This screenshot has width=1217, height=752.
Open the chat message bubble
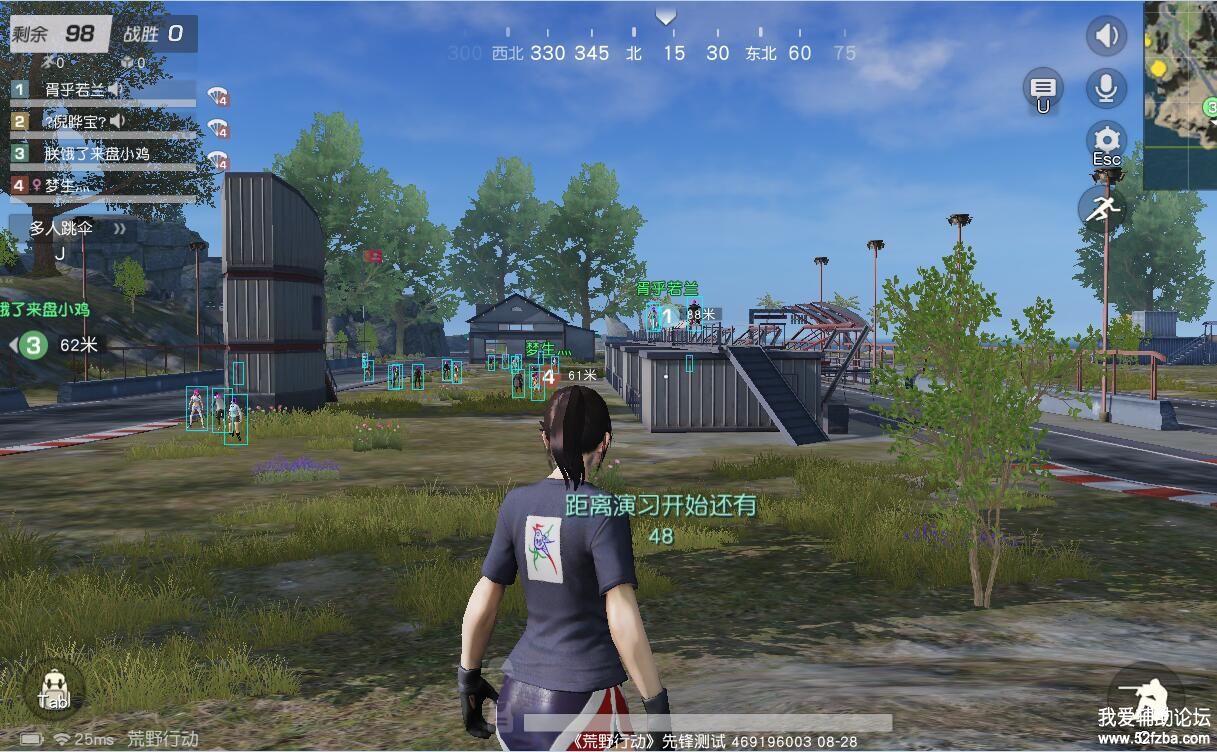click(x=1043, y=88)
